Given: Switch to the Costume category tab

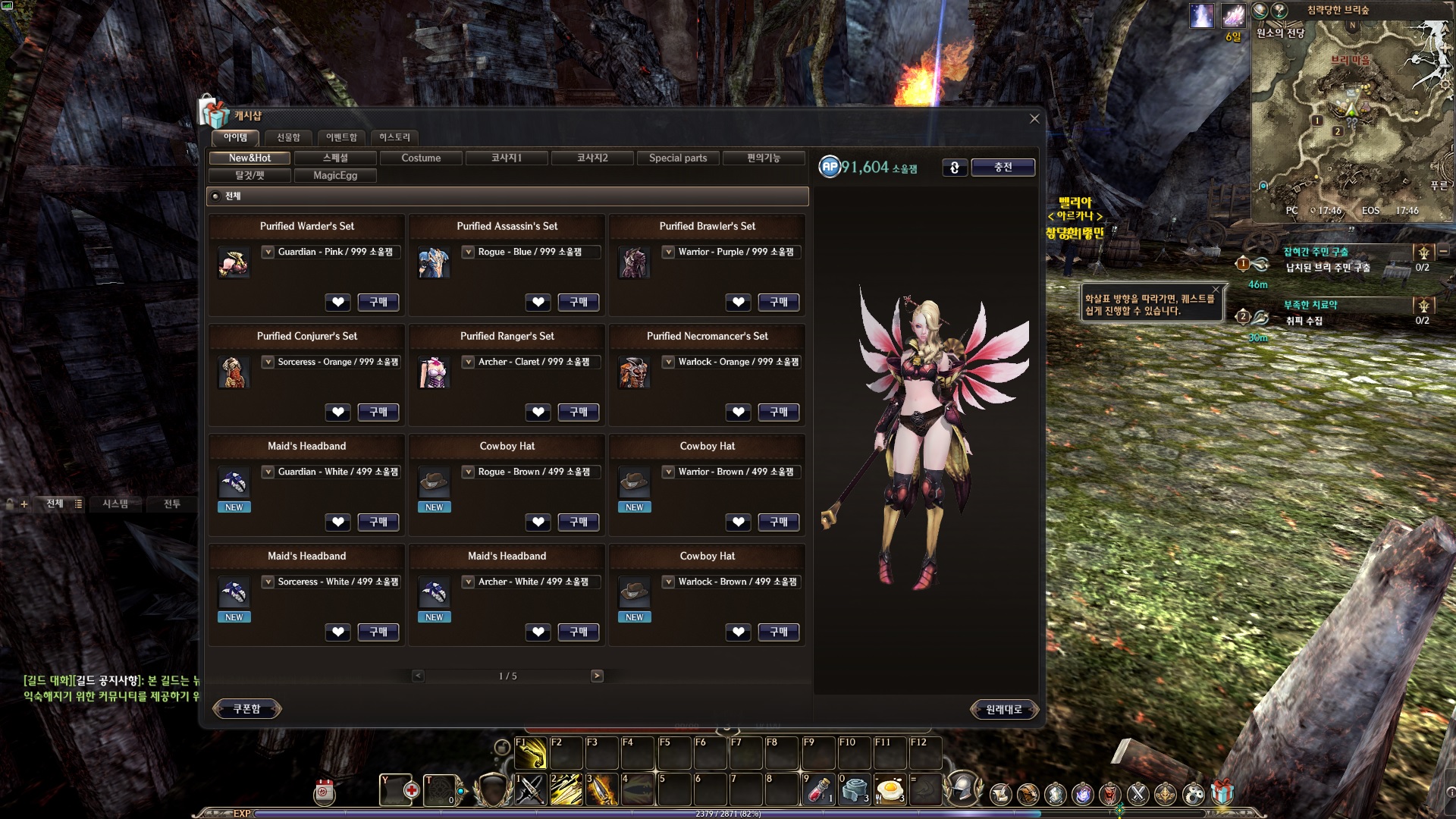Looking at the screenshot, I should 421,158.
